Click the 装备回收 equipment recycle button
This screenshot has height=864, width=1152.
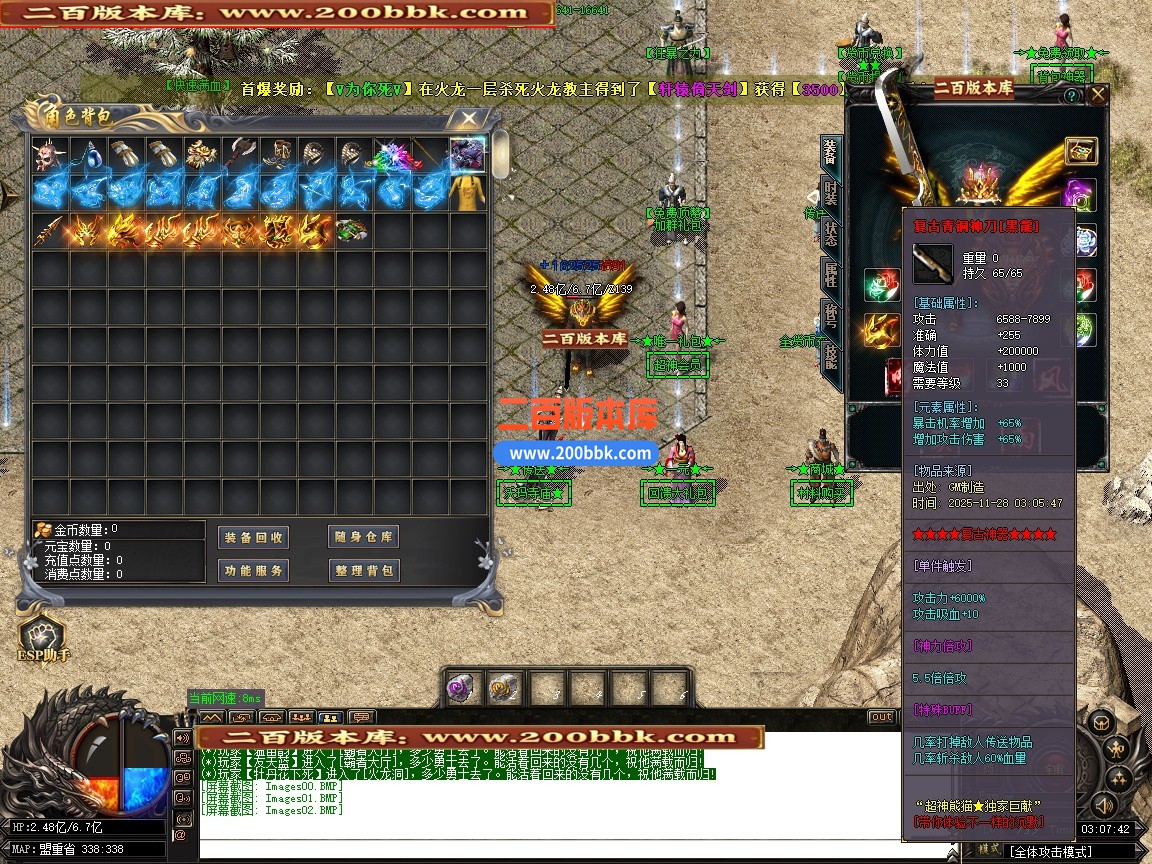coord(254,537)
